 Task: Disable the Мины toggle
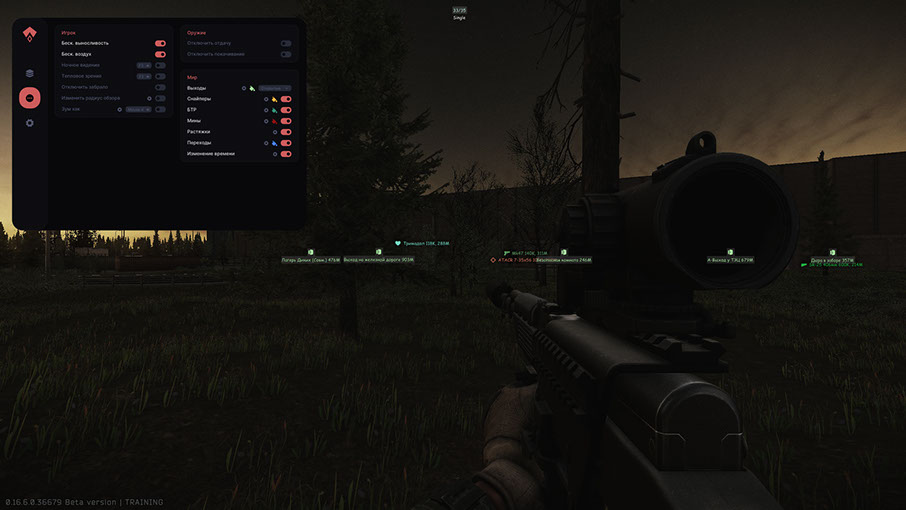click(x=286, y=121)
